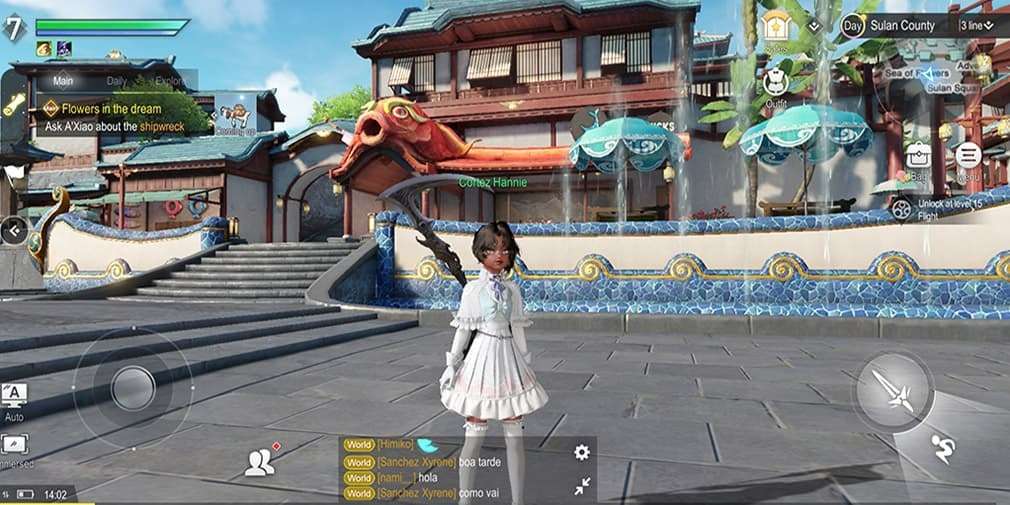Screen dimensions: 1010x505
Task: Open the yellow scroll quest log icon
Action: point(14,104)
